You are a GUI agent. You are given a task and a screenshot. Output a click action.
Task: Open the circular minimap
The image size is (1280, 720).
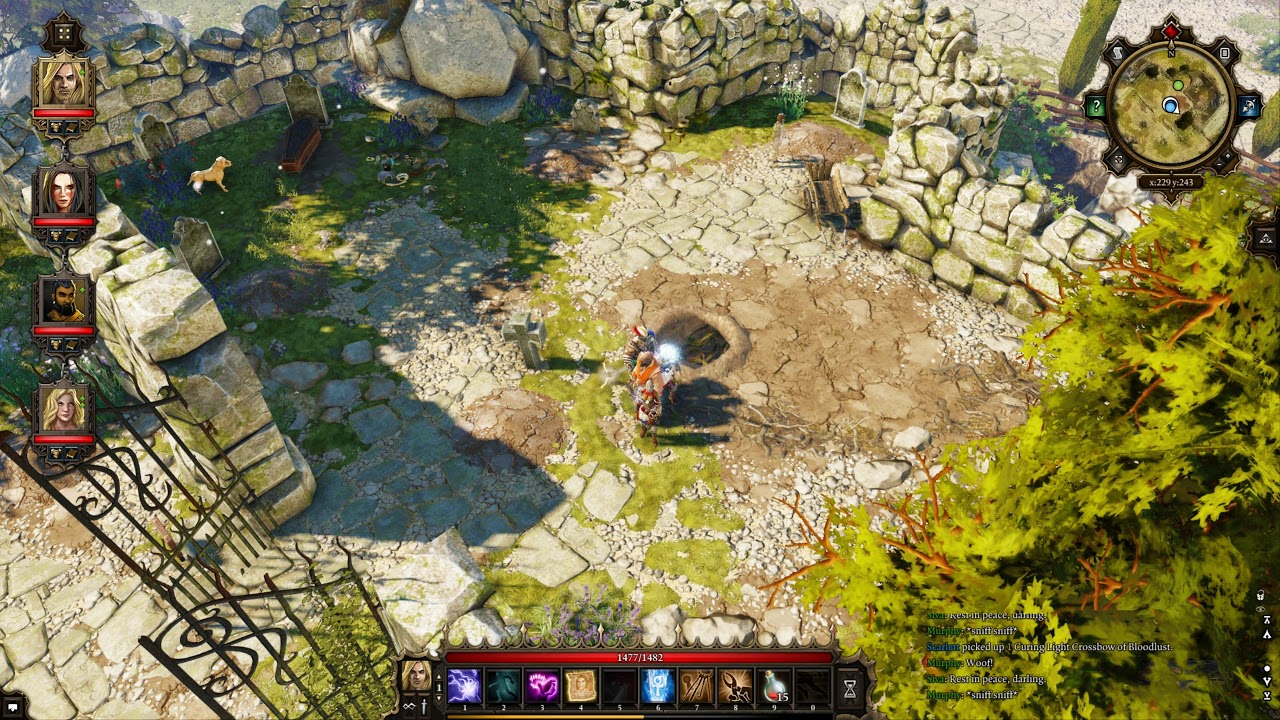tap(1171, 105)
